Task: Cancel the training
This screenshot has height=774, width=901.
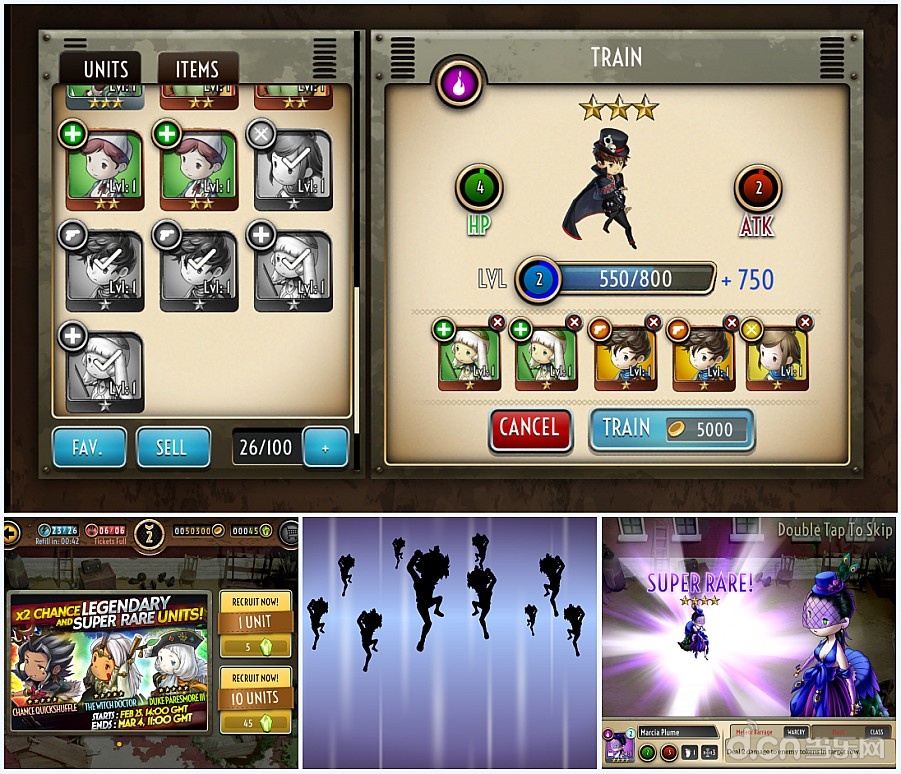Action: click(530, 429)
